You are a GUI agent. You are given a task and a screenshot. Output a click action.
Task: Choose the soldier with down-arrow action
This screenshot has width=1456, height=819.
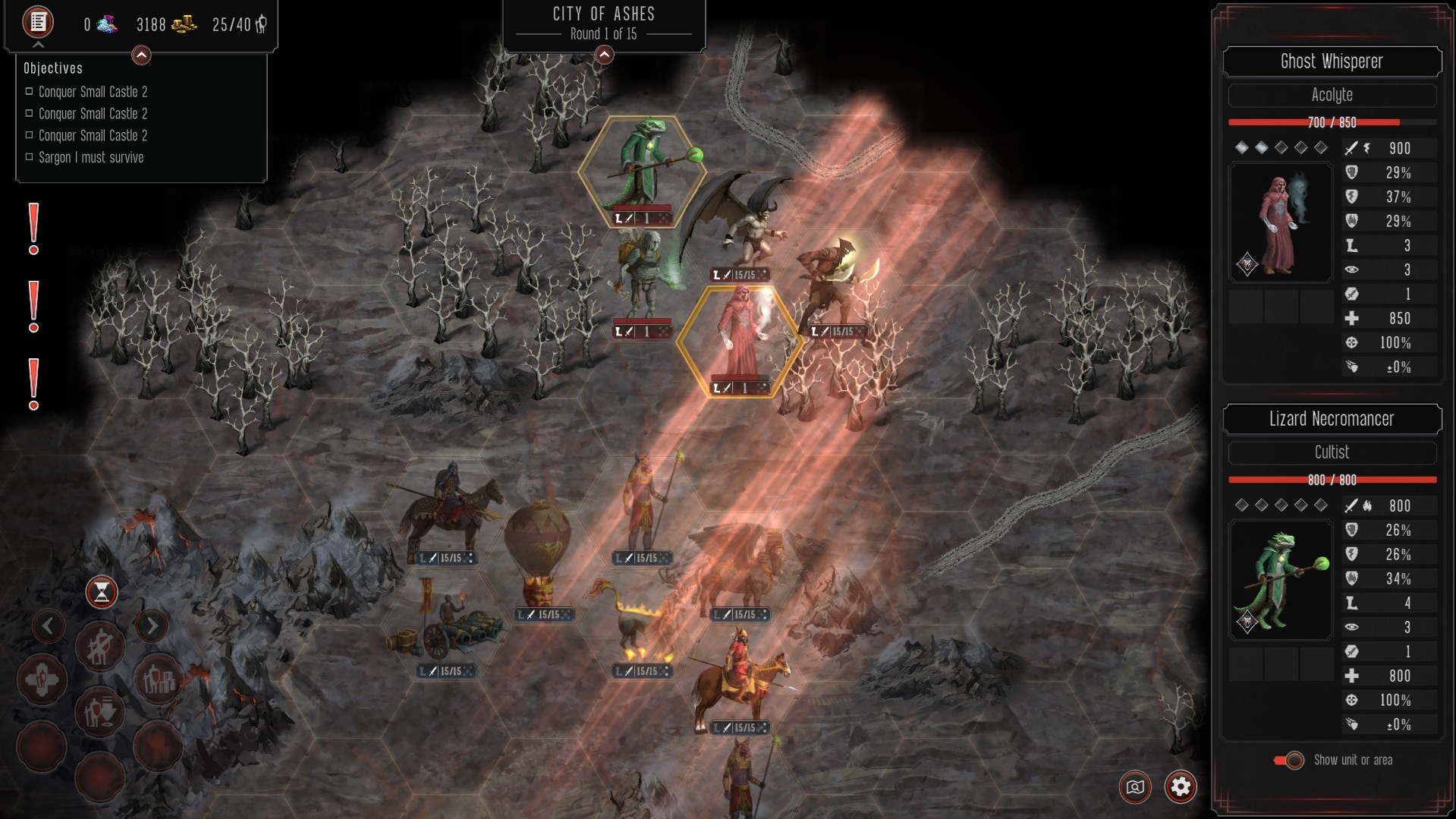tap(99, 711)
